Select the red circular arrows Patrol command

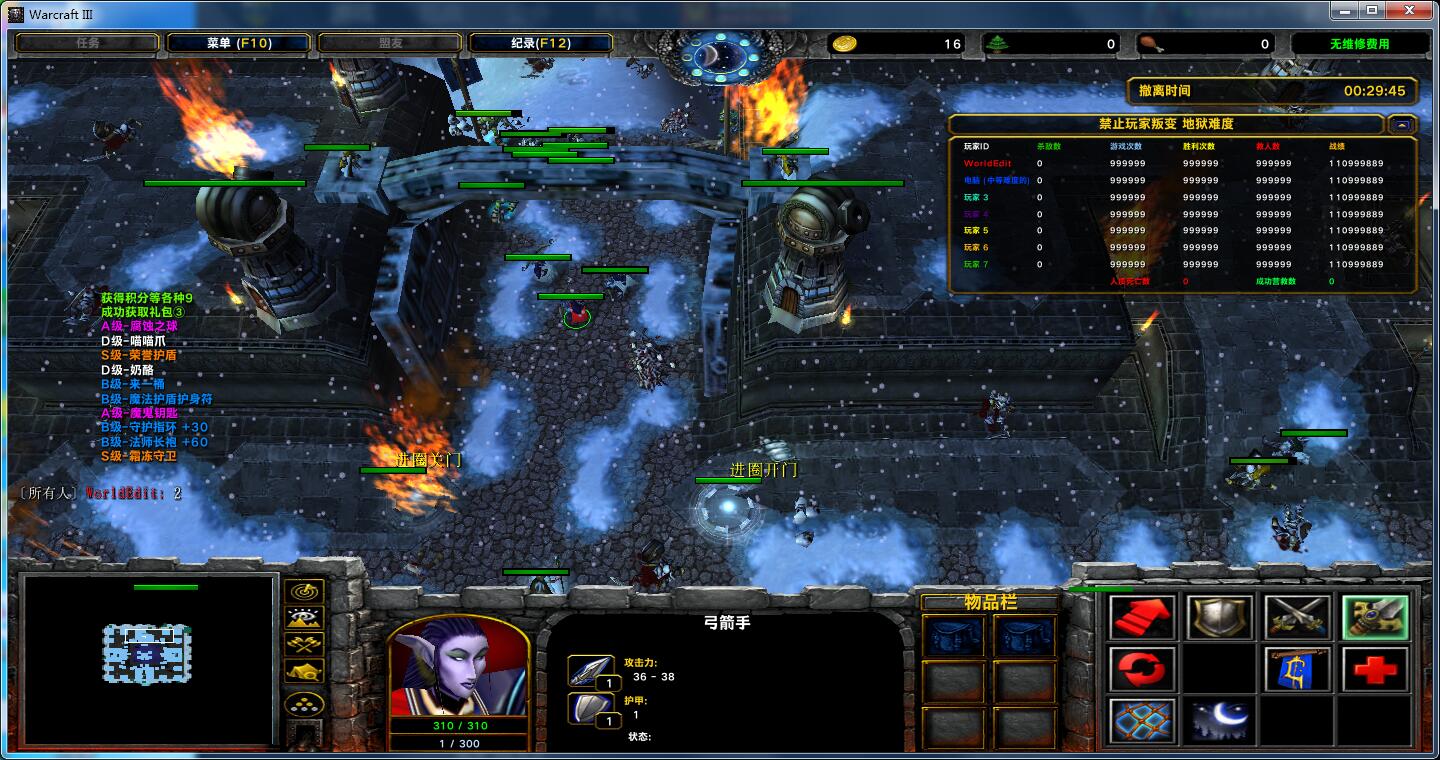1142,669
